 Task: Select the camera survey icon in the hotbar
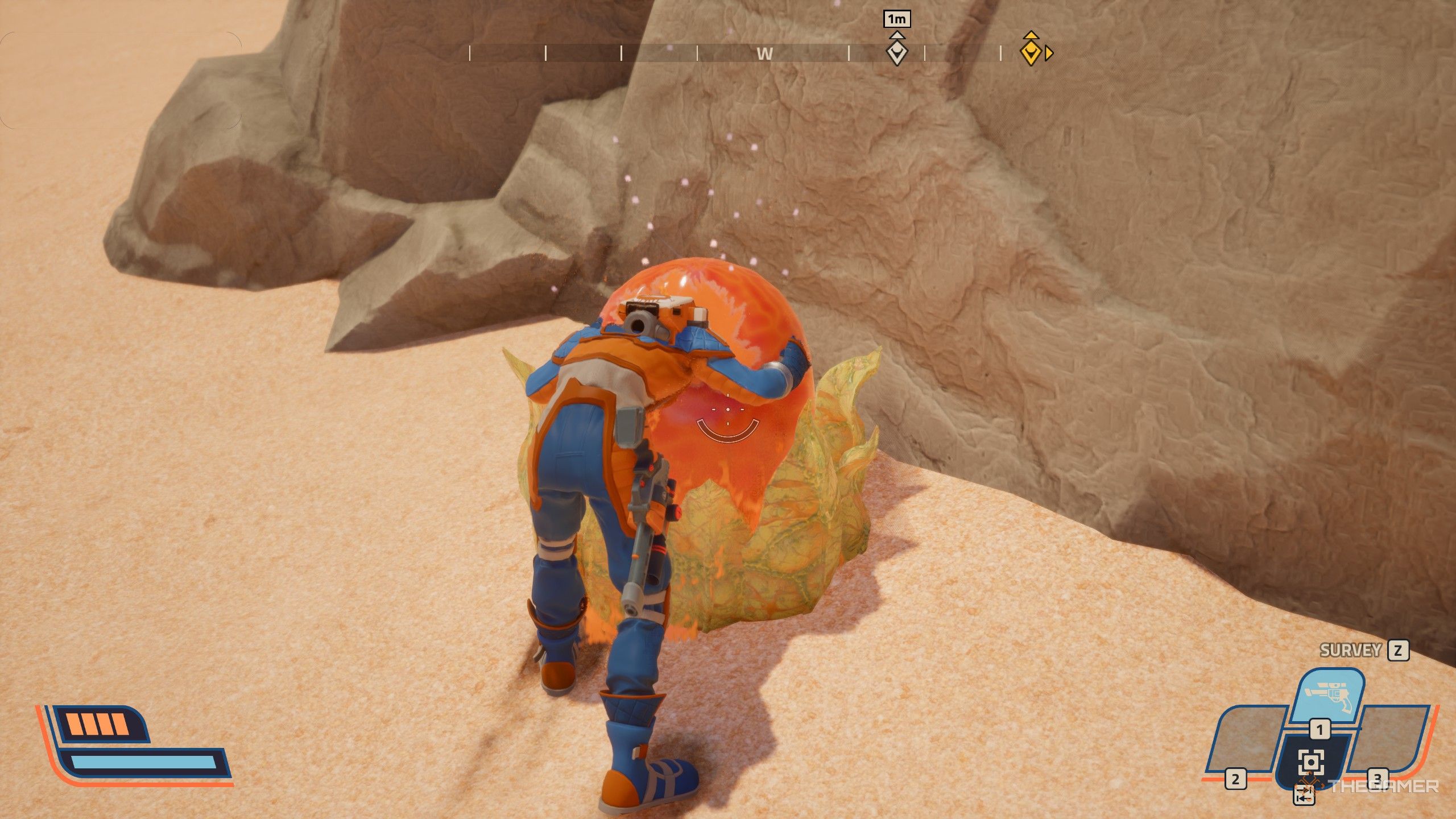pyautogui.click(x=1312, y=761)
